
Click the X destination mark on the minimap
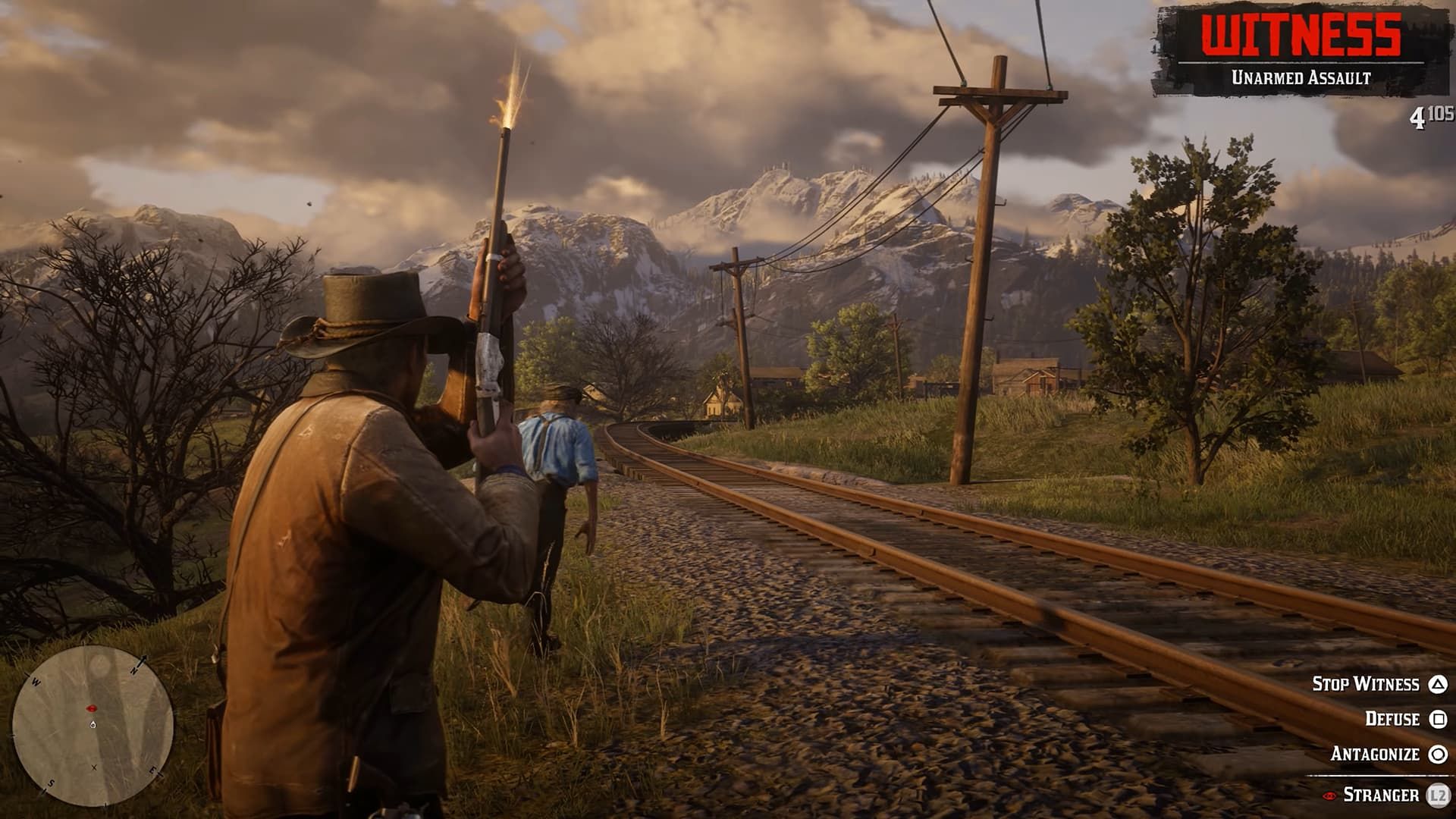(x=94, y=767)
